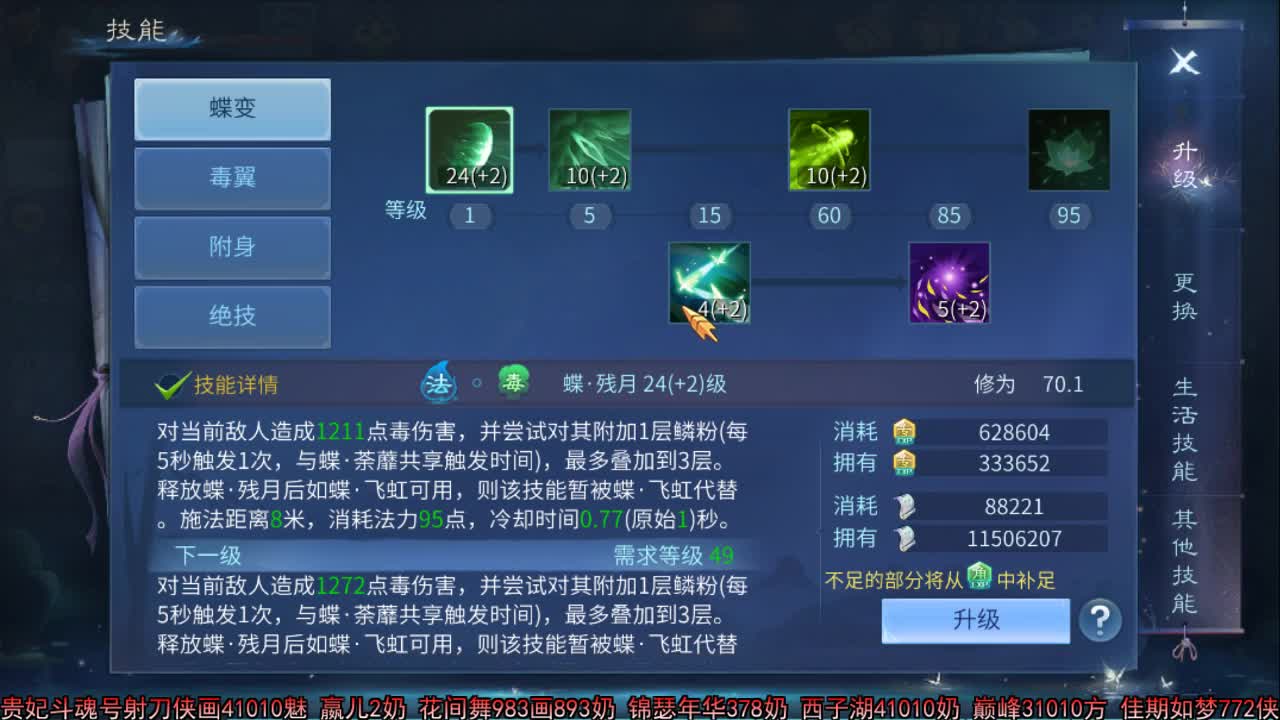1280x720 pixels.
Task: Switch to the 毒翼 skill tab
Action: coord(232,179)
